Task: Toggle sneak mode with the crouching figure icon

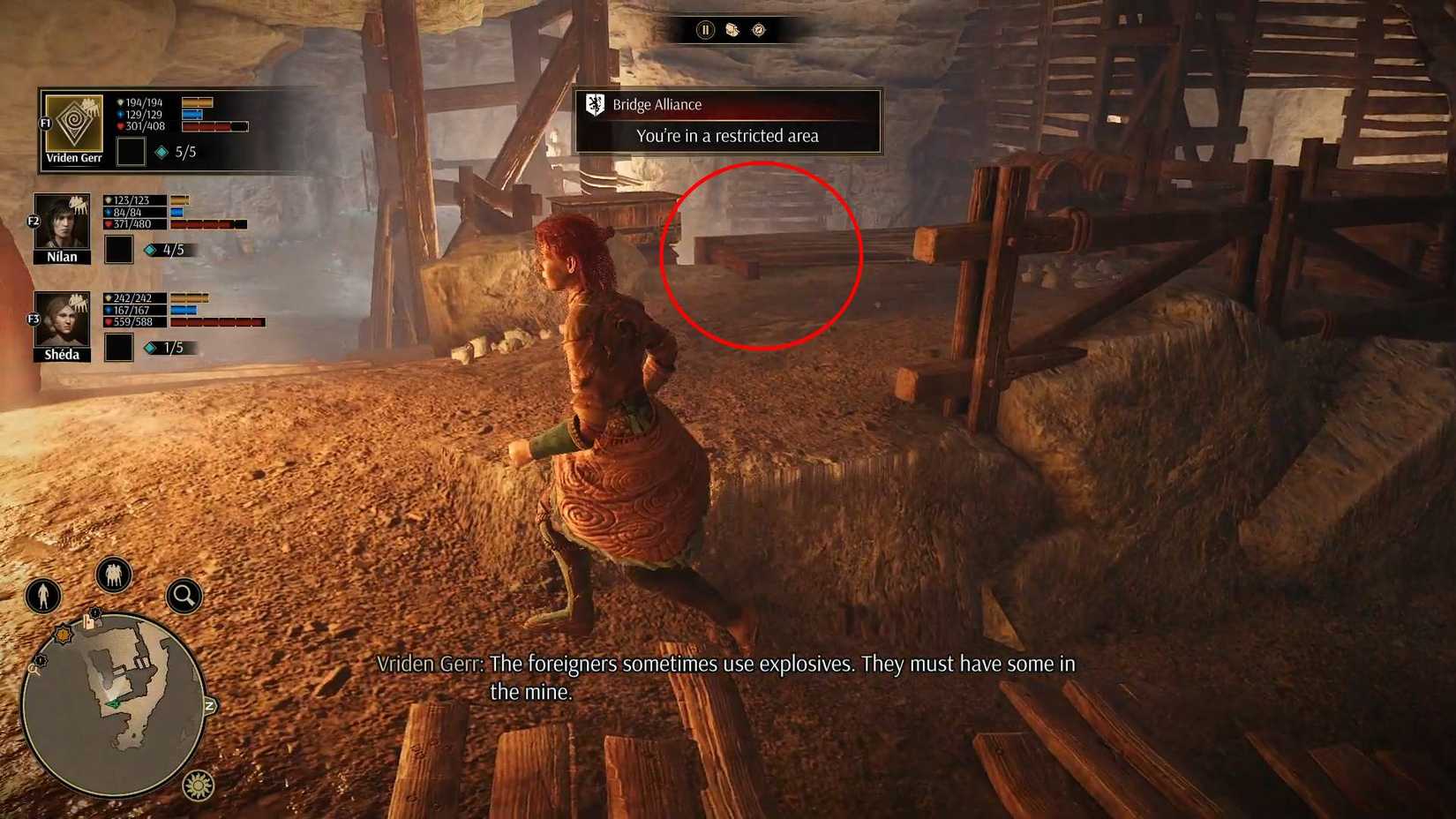Action: [42, 597]
